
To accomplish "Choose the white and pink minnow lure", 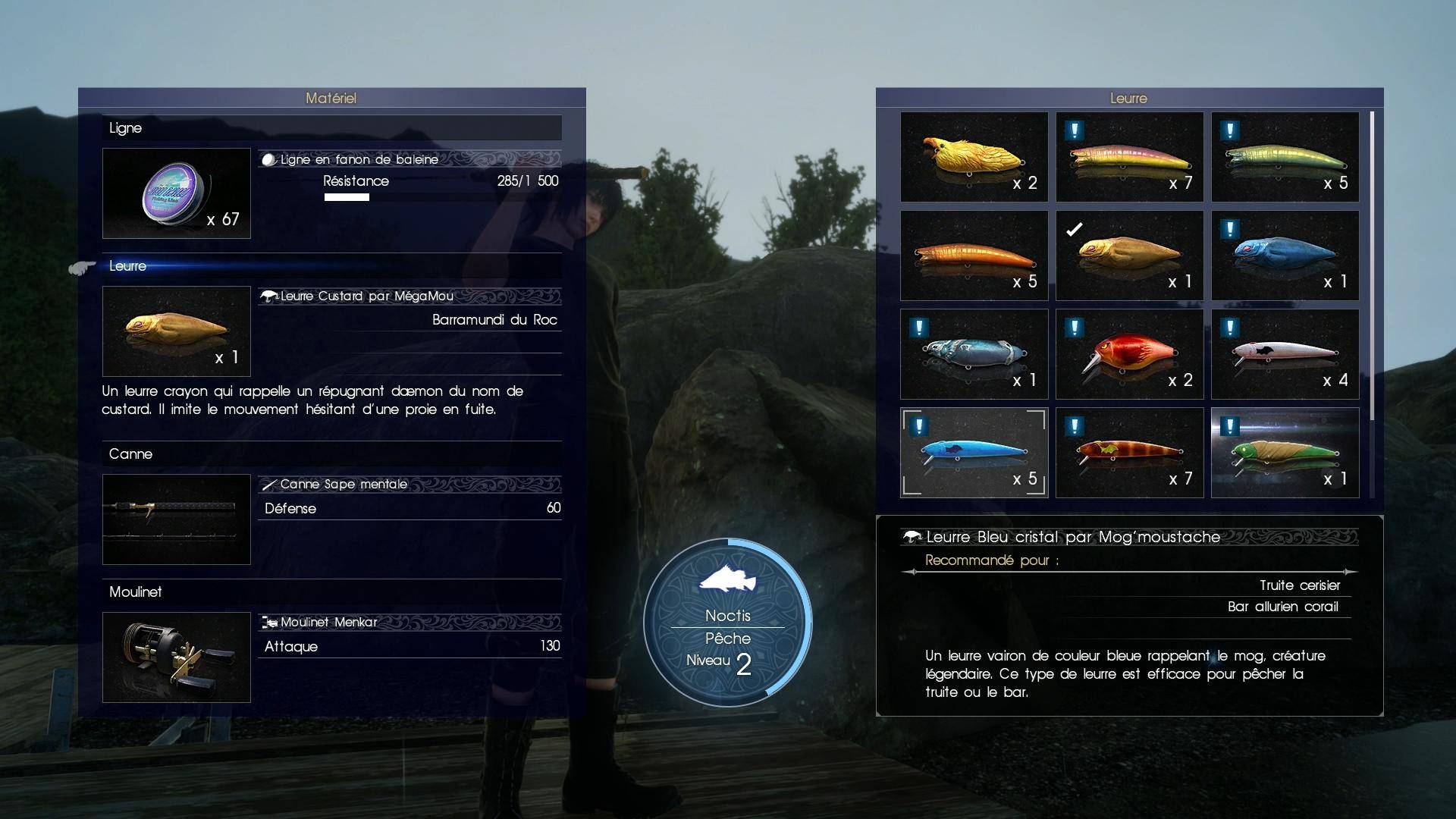I will [x=1285, y=354].
